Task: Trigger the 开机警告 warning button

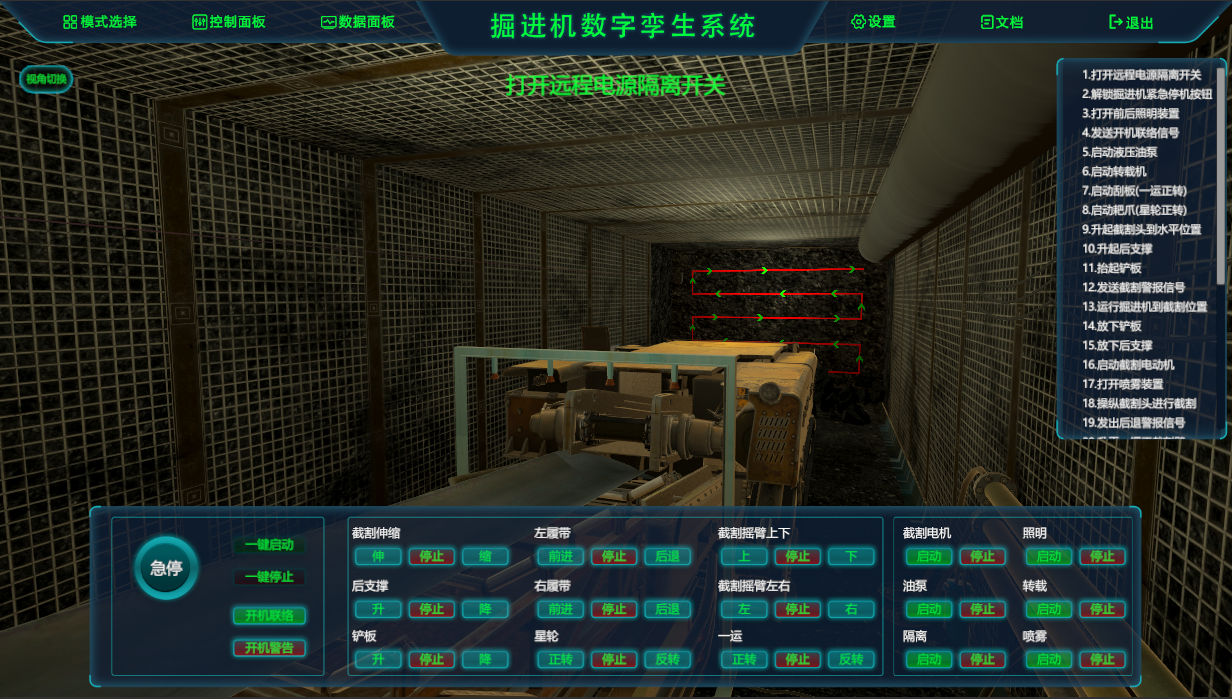Action: pyautogui.click(x=269, y=648)
